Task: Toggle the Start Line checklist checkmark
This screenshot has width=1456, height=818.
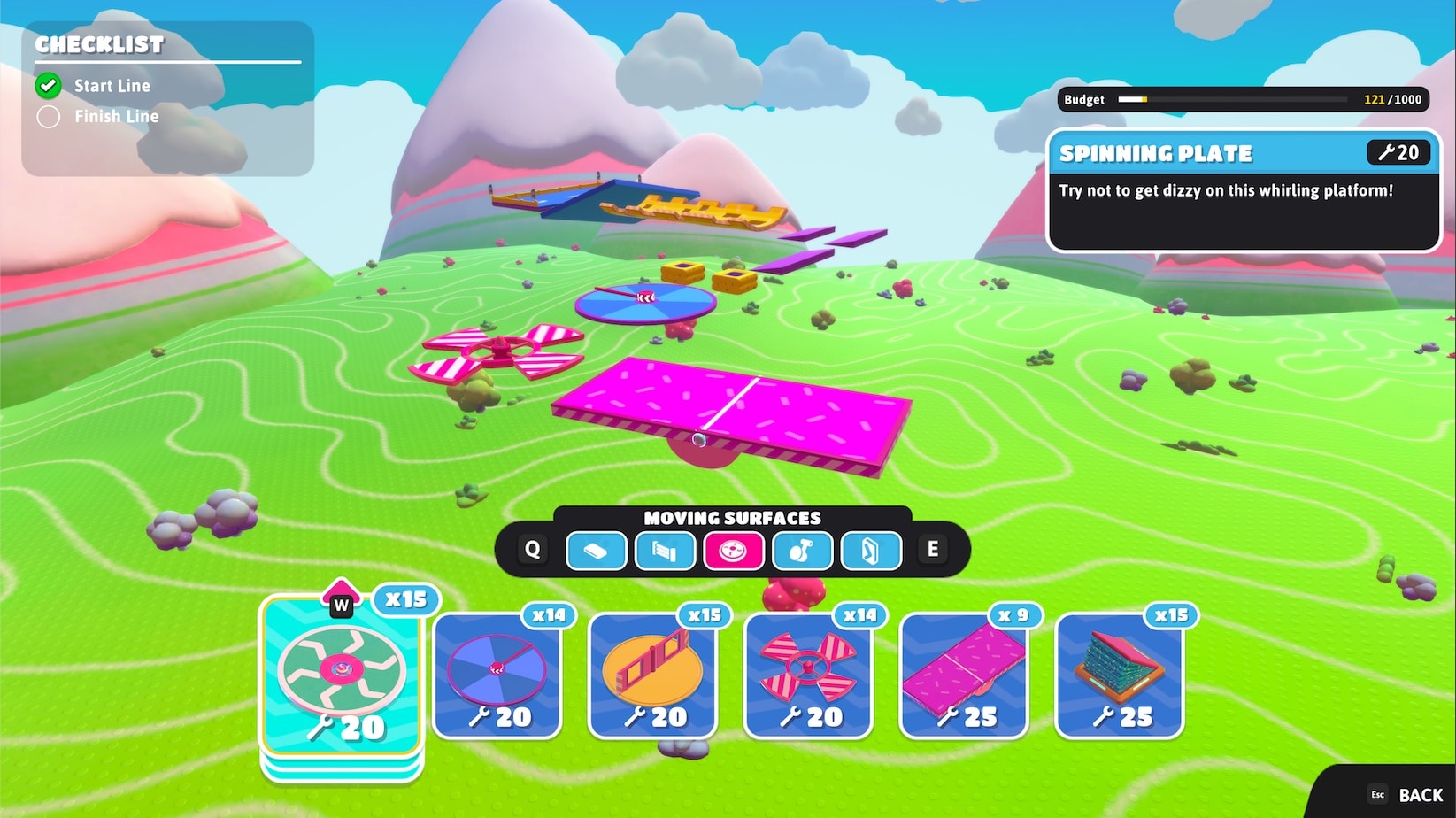Action: click(x=49, y=85)
